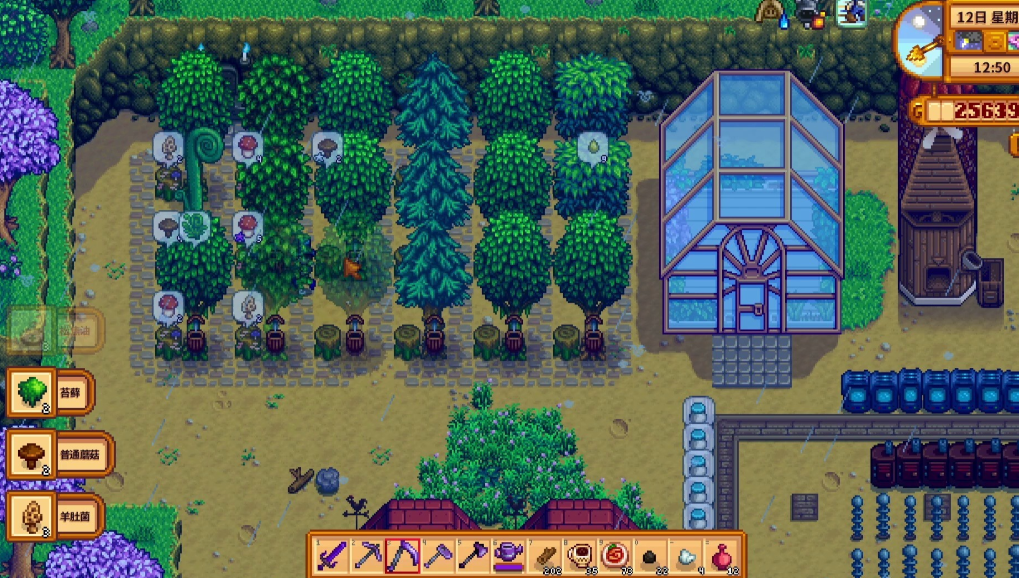Pick the coal stack in the hotbar
Viewport: 1019px width, 578px height.
[x=649, y=555]
